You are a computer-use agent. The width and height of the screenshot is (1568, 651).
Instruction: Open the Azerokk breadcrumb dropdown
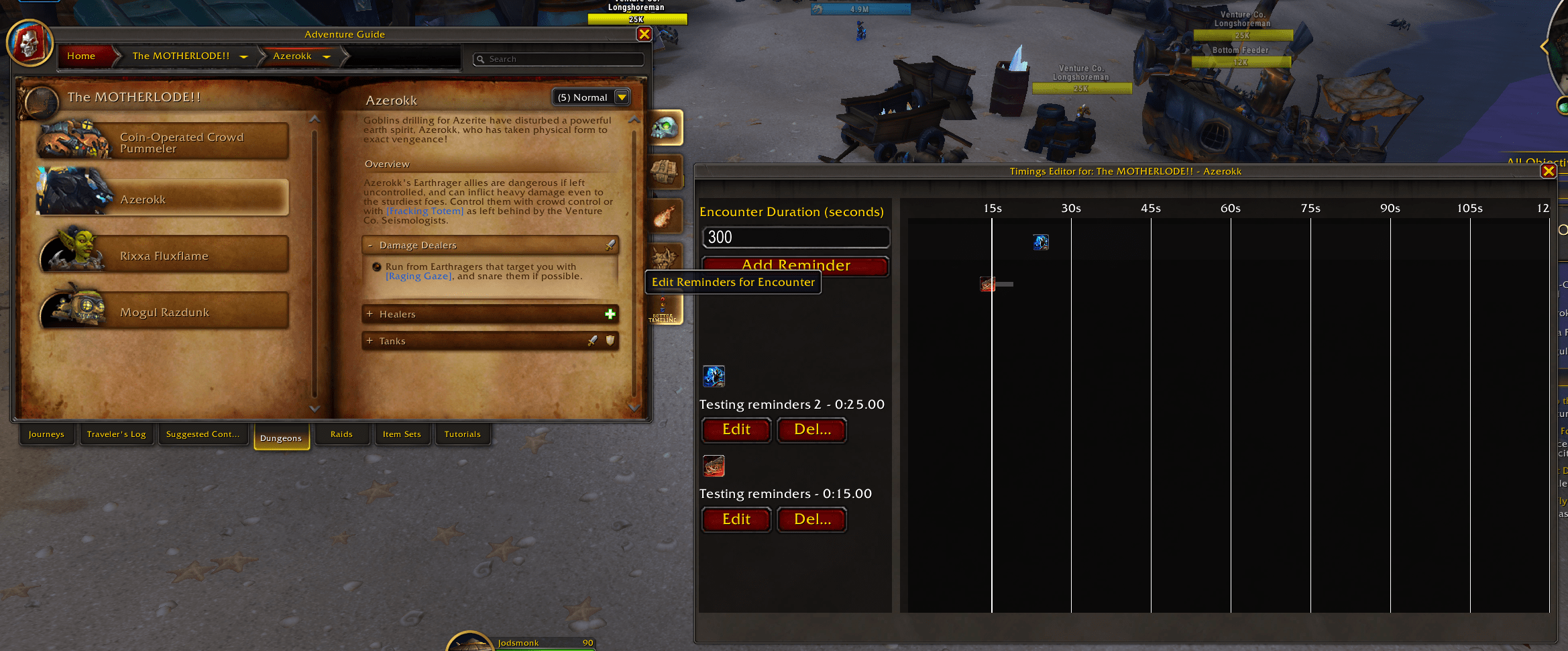(x=327, y=57)
